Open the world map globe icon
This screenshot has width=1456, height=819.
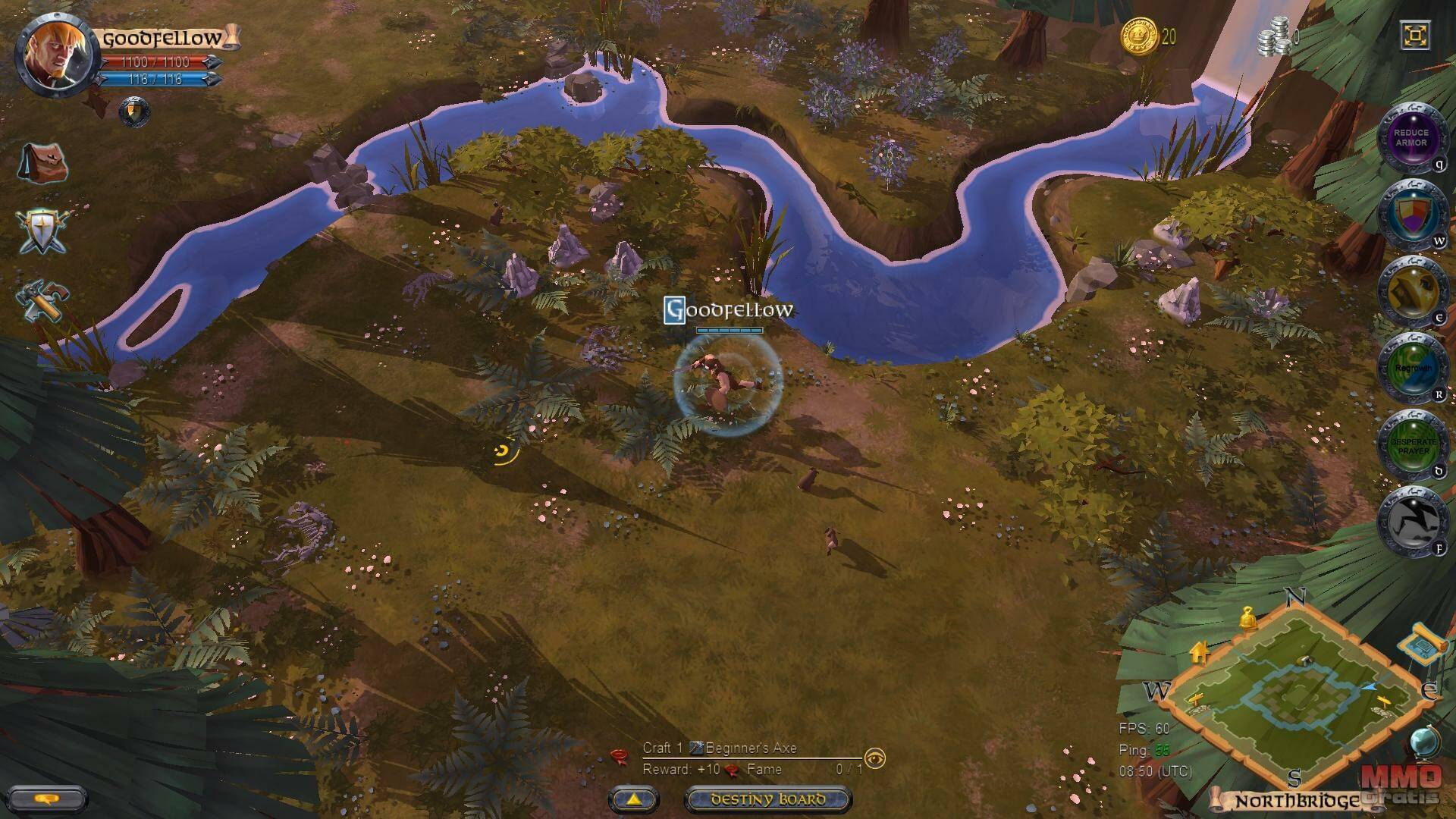point(1425,742)
